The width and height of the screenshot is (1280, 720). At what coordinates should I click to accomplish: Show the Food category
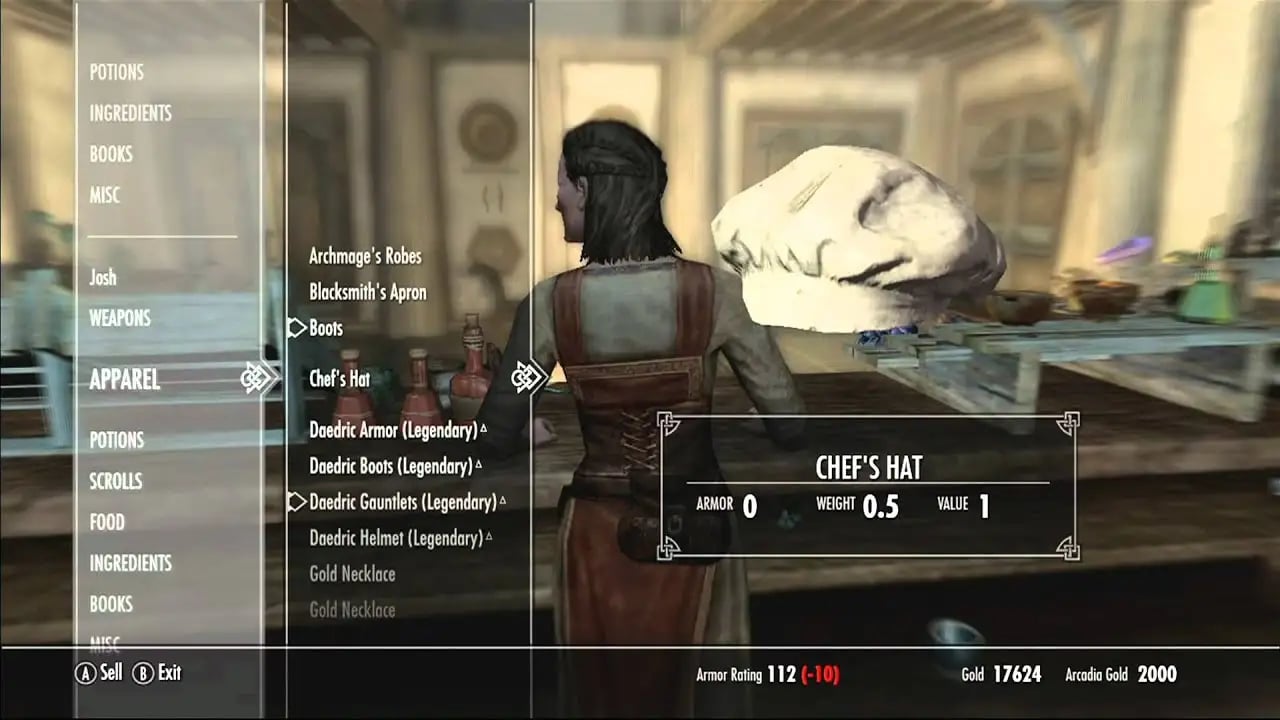tap(107, 522)
